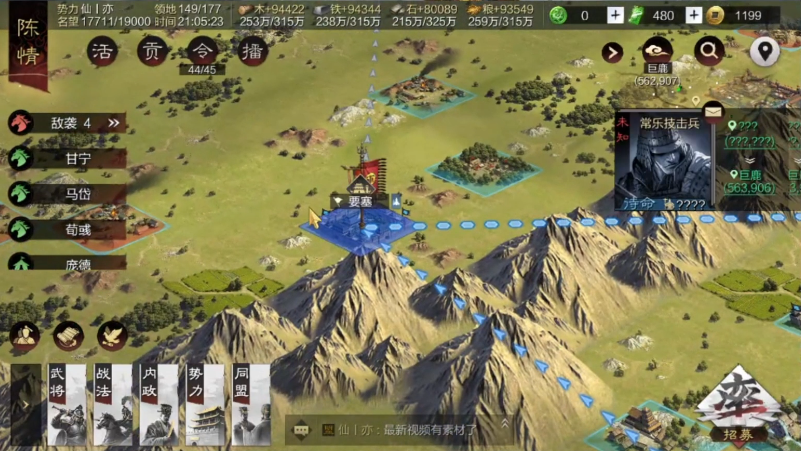The width and height of the screenshot is (801, 451).
Task: Open the chat message bar
Action: [x=400, y=430]
